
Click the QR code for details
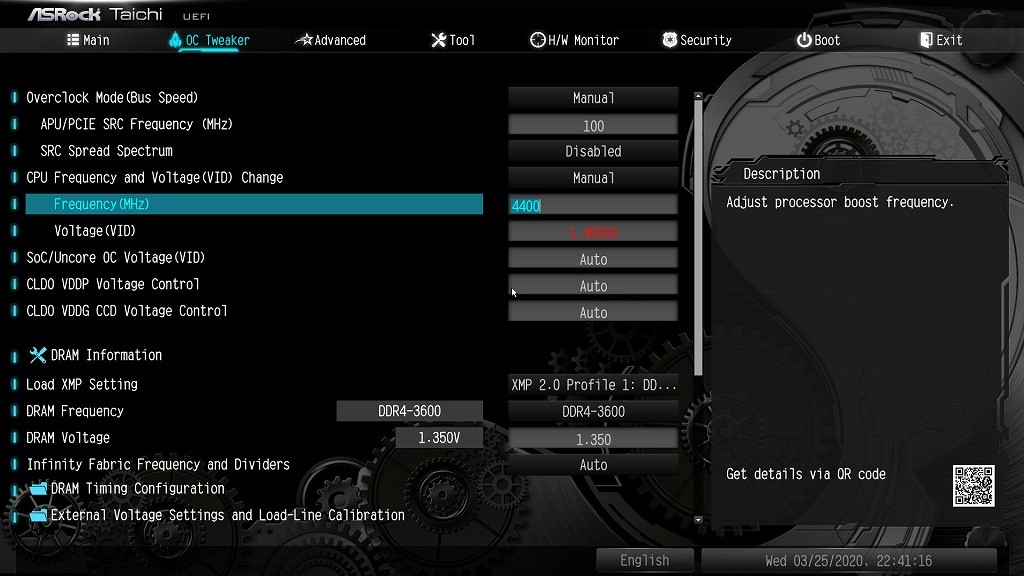coord(973,486)
